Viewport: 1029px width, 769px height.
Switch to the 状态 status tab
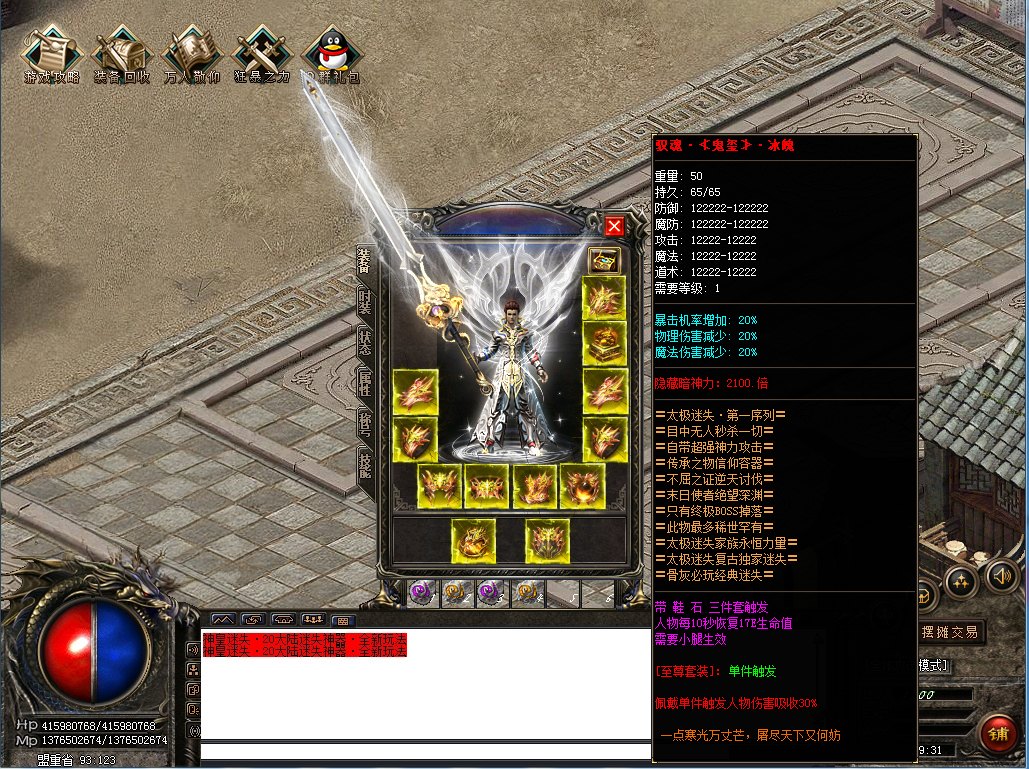point(366,343)
